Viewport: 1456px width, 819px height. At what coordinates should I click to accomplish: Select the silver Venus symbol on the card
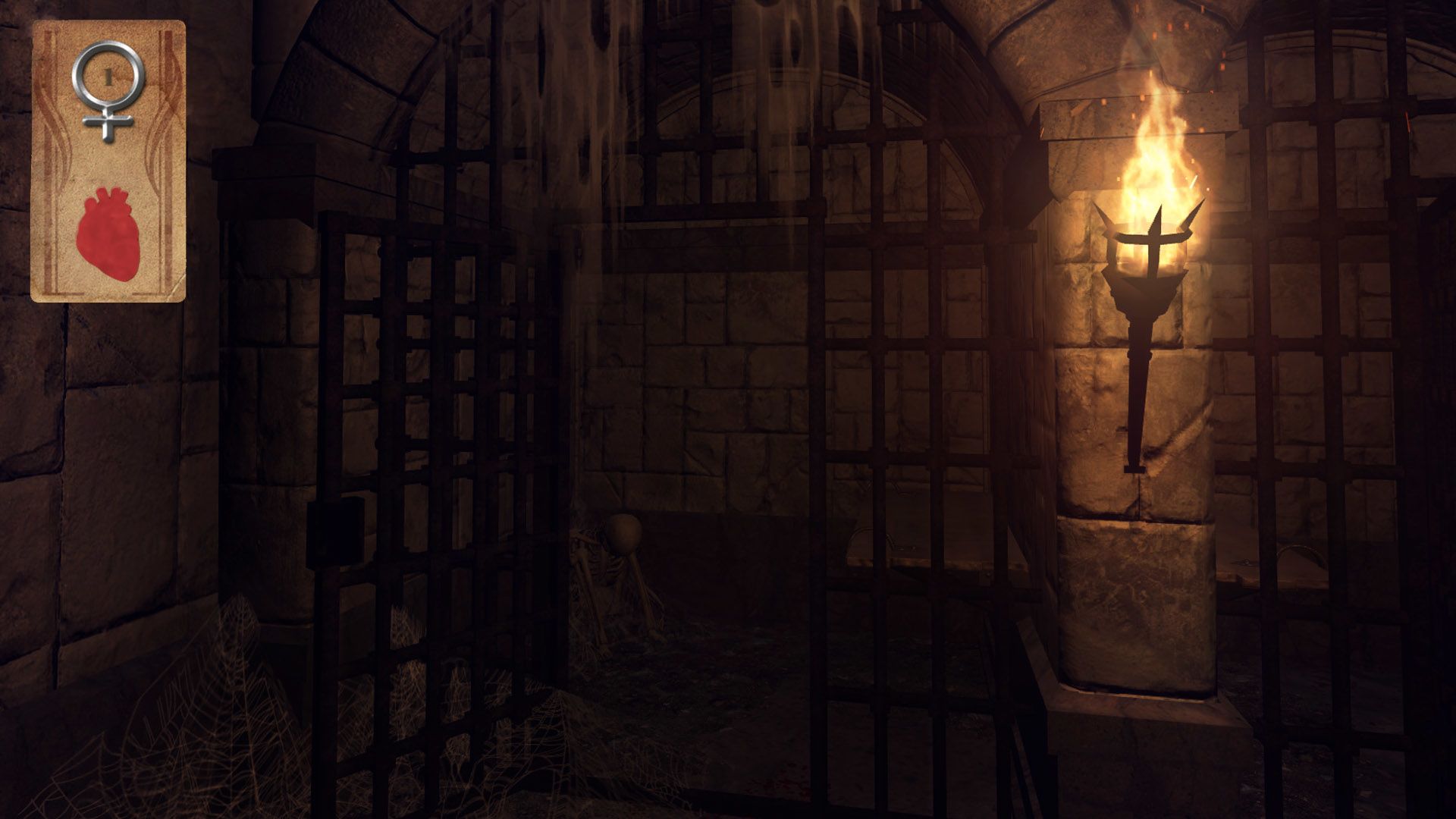(107, 87)
